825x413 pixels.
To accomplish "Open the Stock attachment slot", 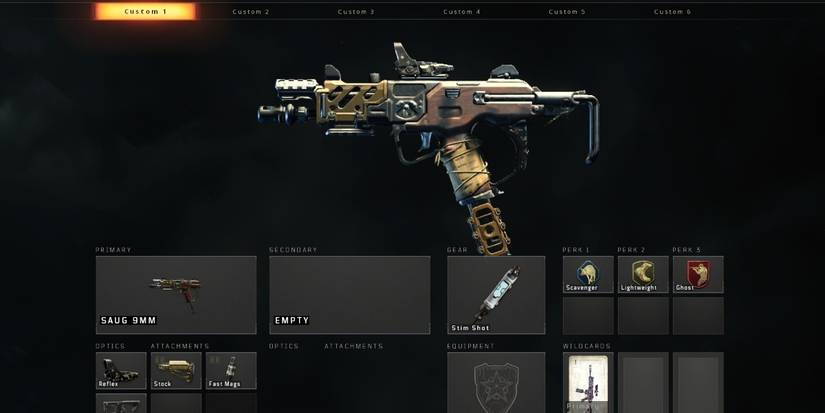I will pos(176,370).
